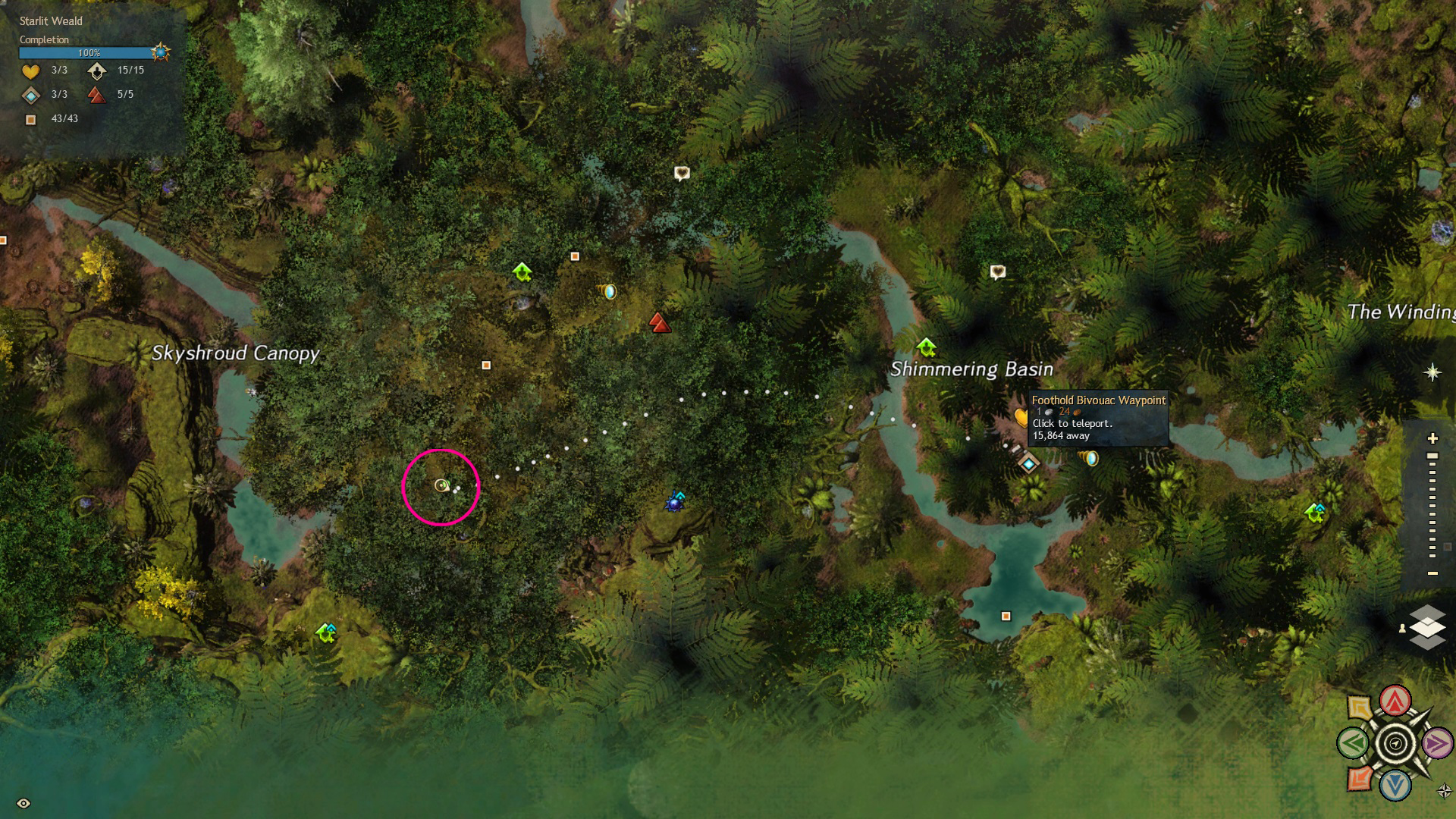Click the blue down arrow on compass
Image resolution: width=1456 pixels, height=819 pixels.
(1395, 786)
